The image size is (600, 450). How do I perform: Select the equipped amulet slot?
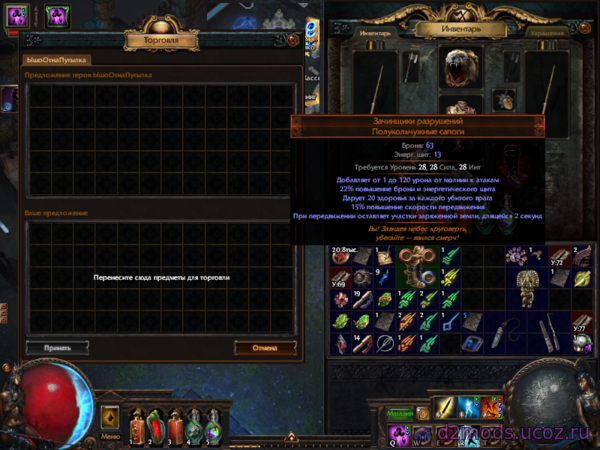506,98
